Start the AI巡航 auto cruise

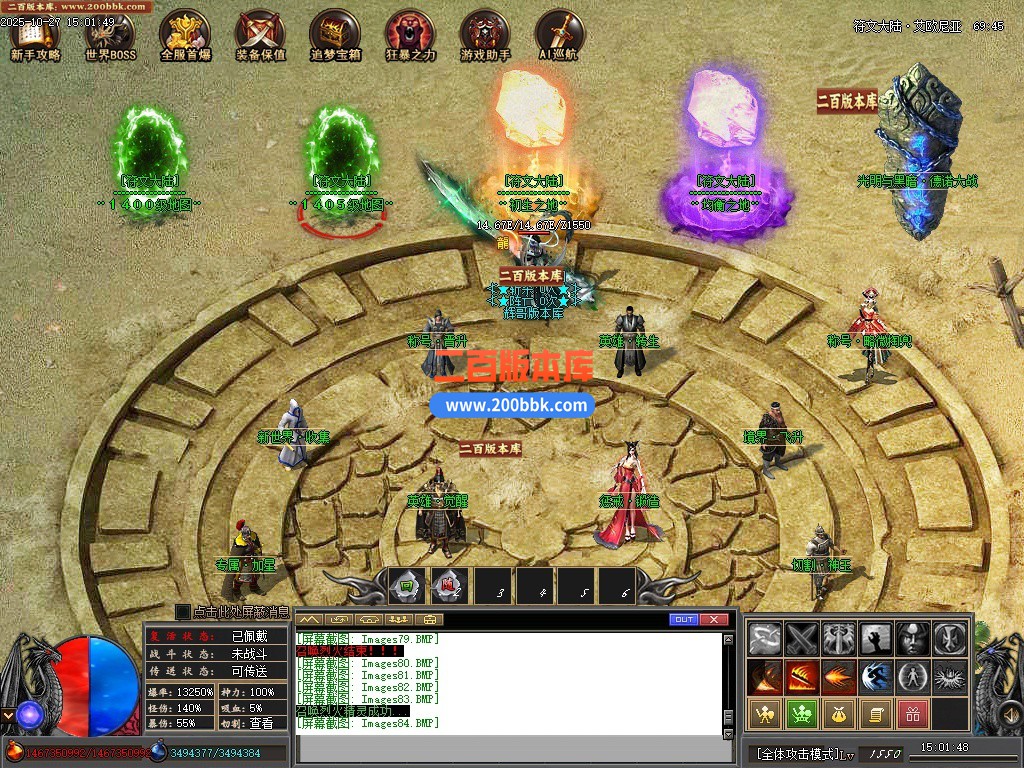(x=559, y=37)
